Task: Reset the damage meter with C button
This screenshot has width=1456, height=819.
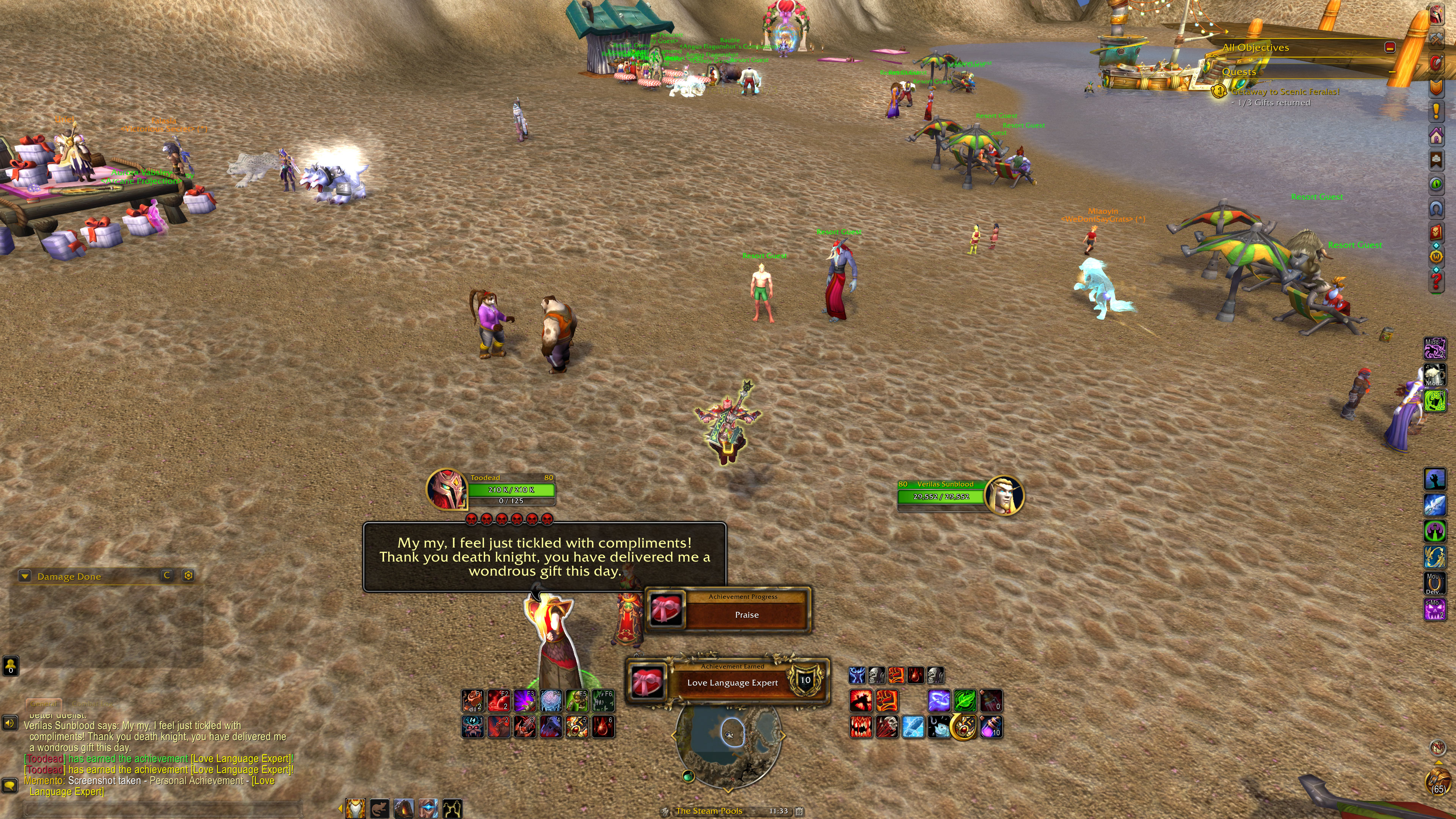Action: 167,576
